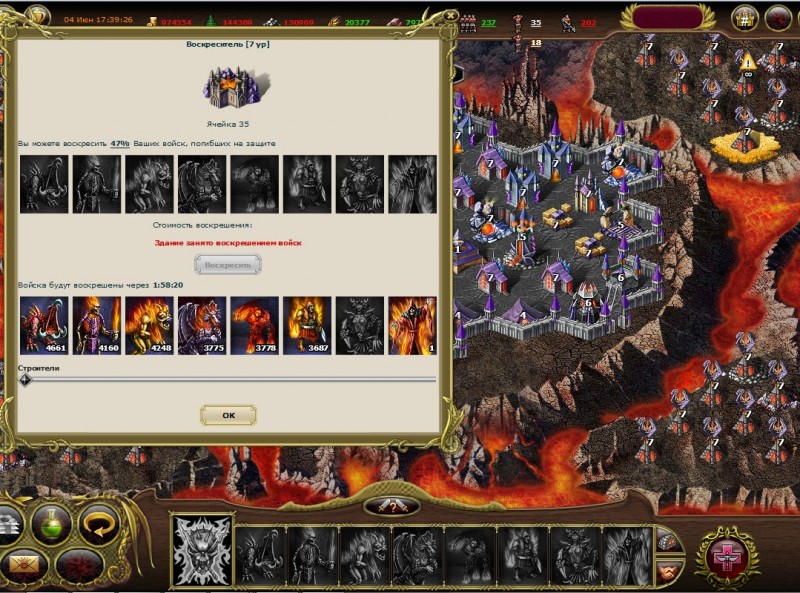The width and height of the screenshot is (800, 593).
Task: Select the resurrecting unit with count 3778
Action: pyautogui.click(x=254, y=325)
